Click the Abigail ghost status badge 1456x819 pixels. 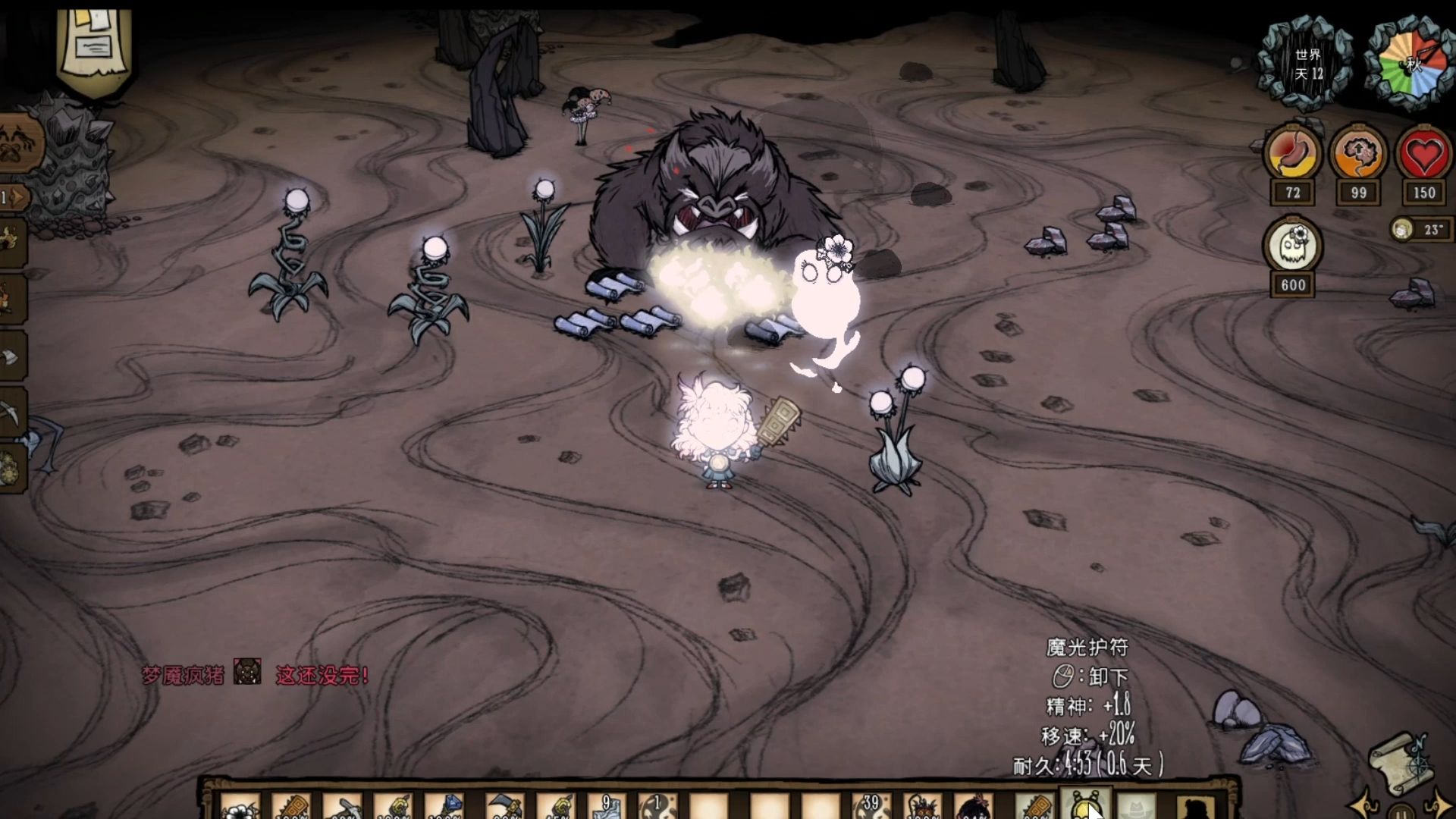point(1292,247)
